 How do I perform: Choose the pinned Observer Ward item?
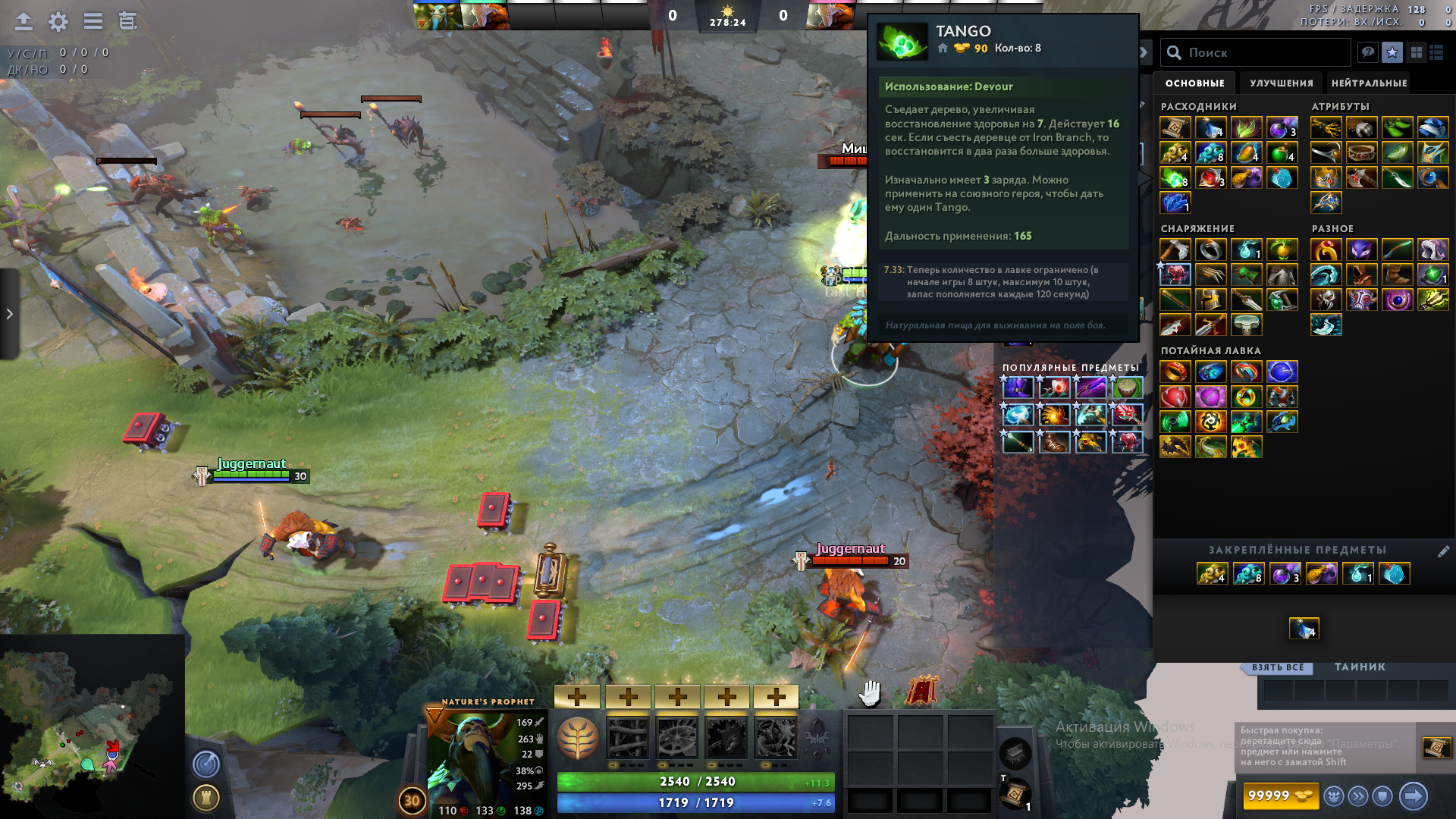pos(1211,574)
